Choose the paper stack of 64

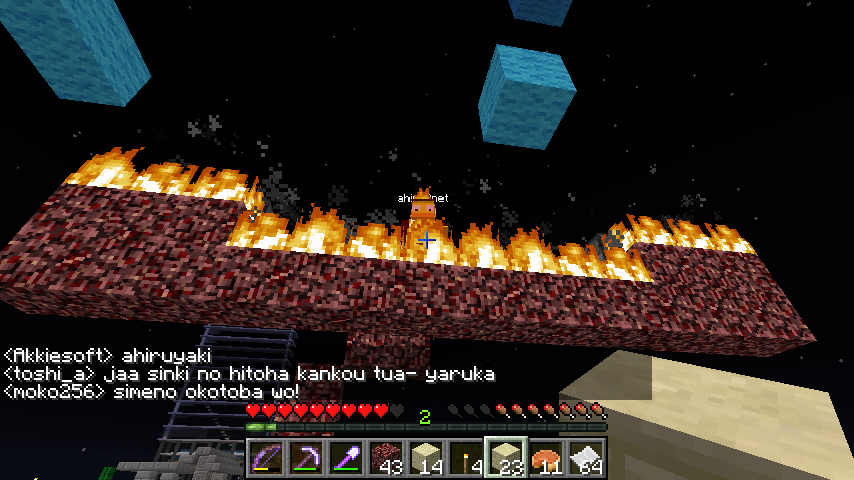pyautogui.click(x=586, y=458)
